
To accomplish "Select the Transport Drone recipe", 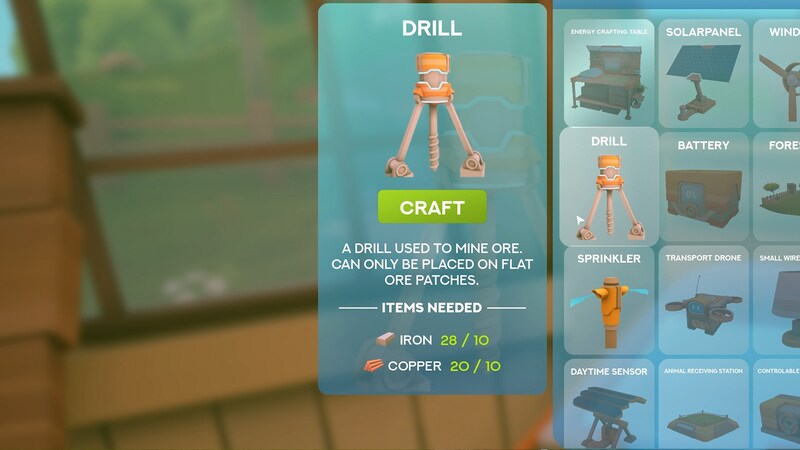I will (x=704, y=301).
